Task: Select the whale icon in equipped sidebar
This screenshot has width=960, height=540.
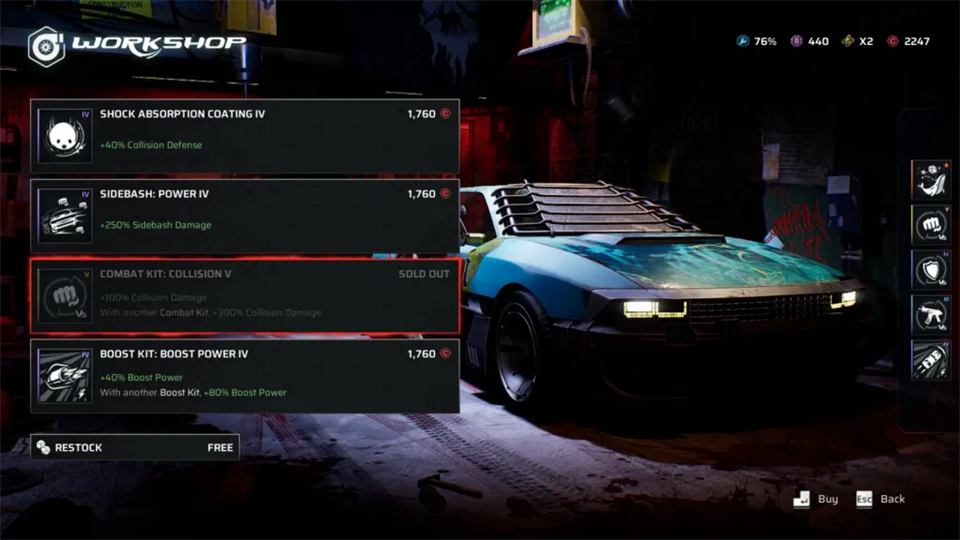Action: click(x=930, y=179)
